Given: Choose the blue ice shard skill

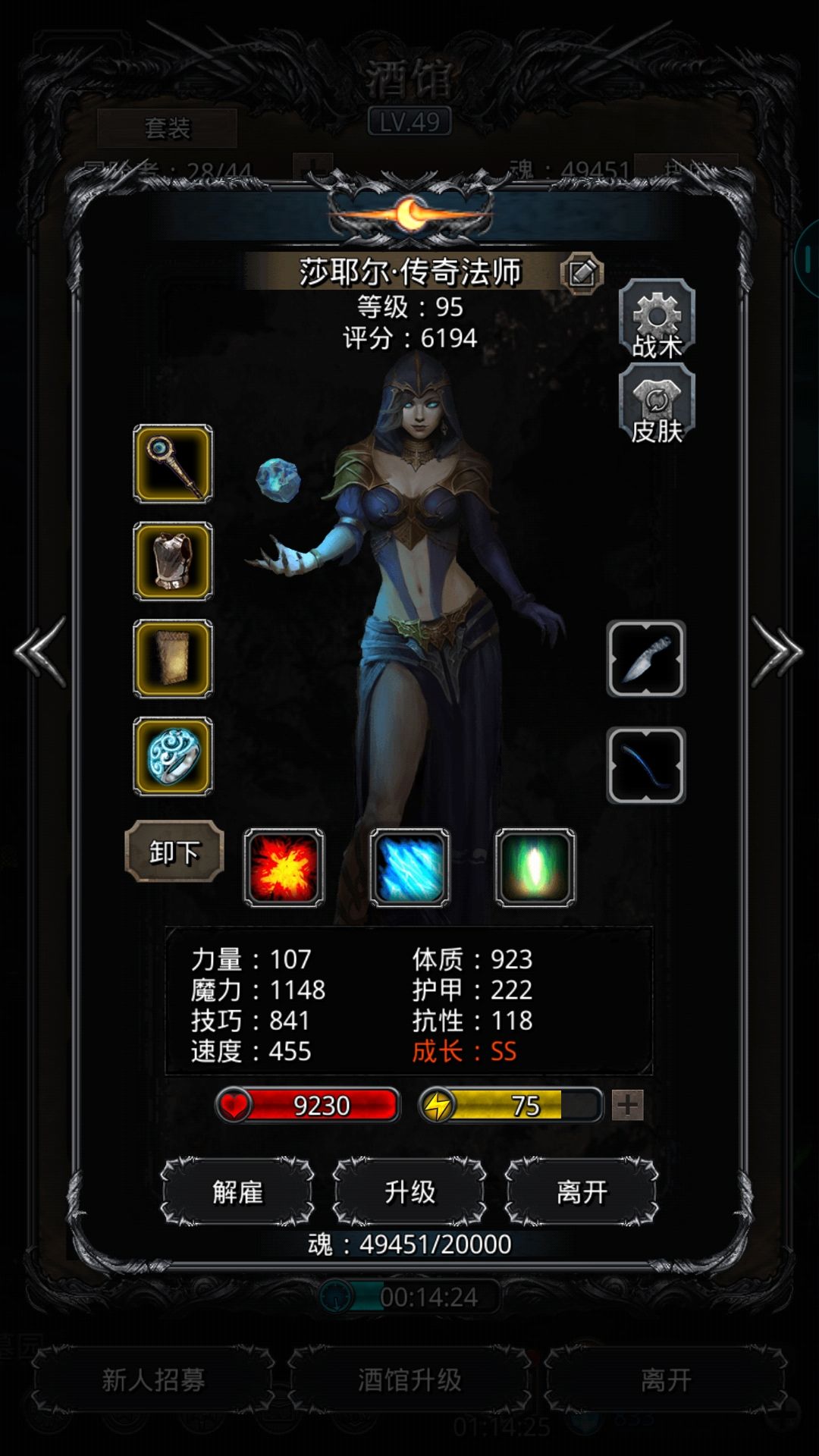Looking at the screenshot, I should (x=409, y=868).
